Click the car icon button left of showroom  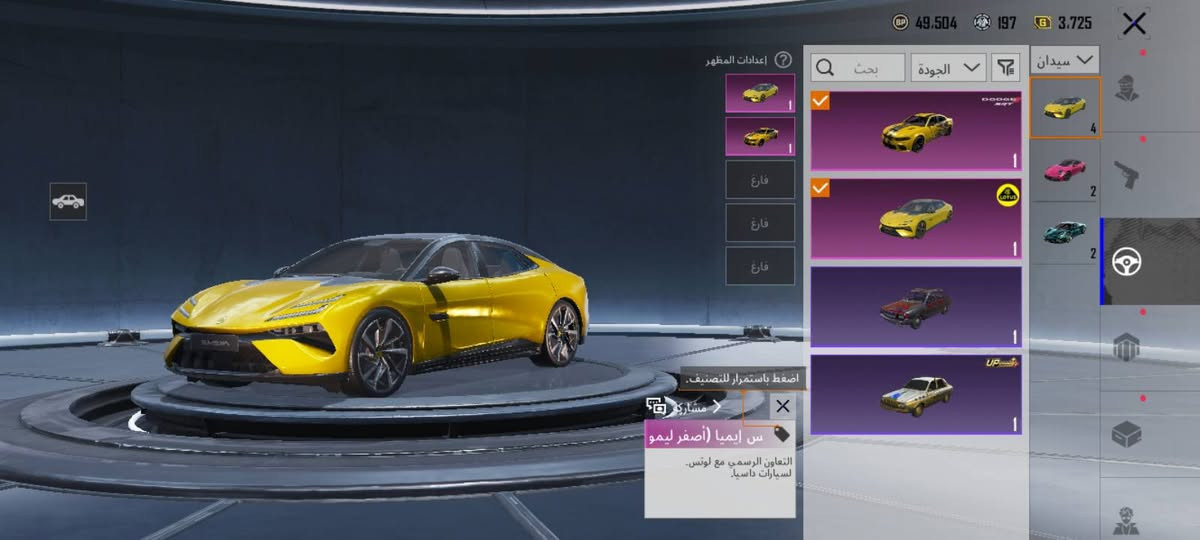68,201
